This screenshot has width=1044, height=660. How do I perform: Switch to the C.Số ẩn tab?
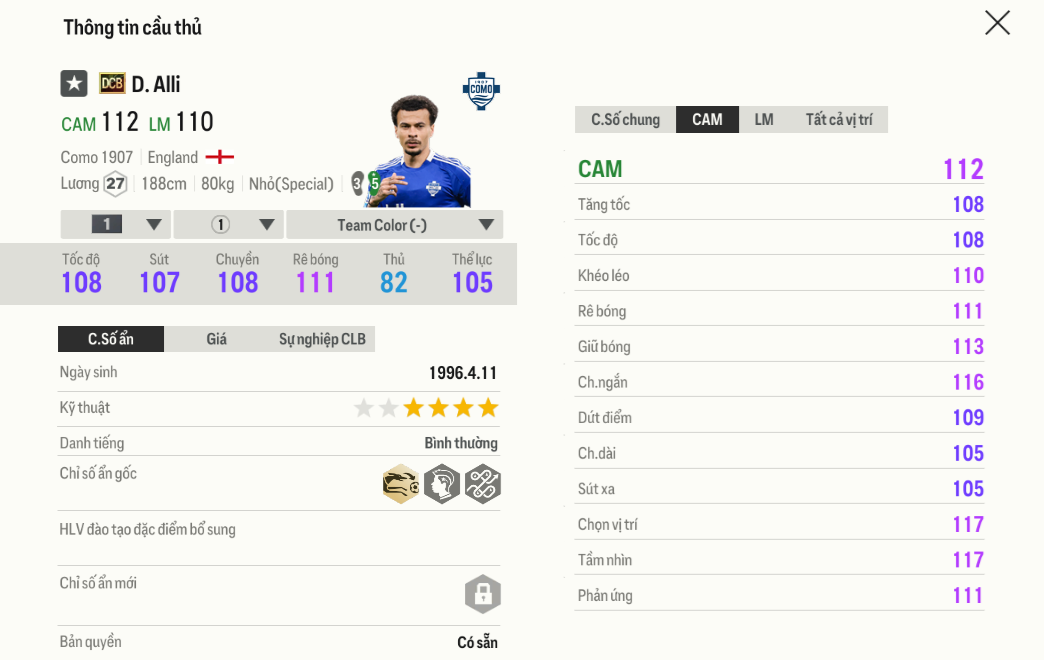coord(110,339)
